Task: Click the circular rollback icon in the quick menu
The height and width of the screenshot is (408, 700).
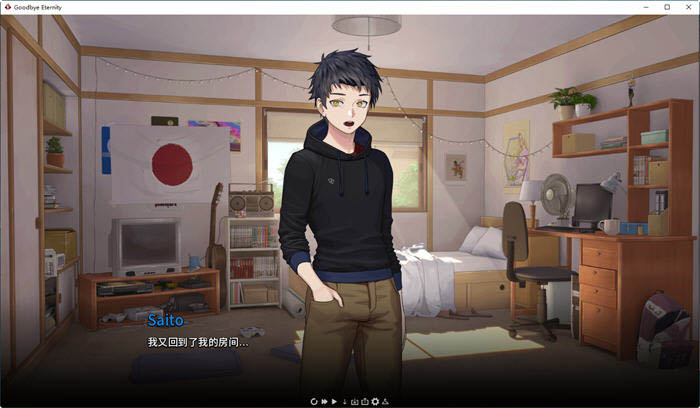Action: 313,401
